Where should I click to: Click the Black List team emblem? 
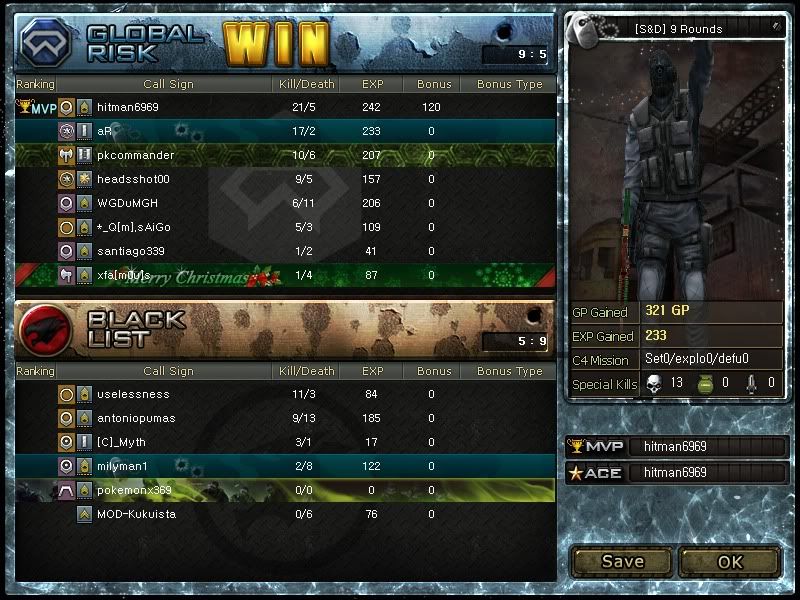(x=45, y=330)
